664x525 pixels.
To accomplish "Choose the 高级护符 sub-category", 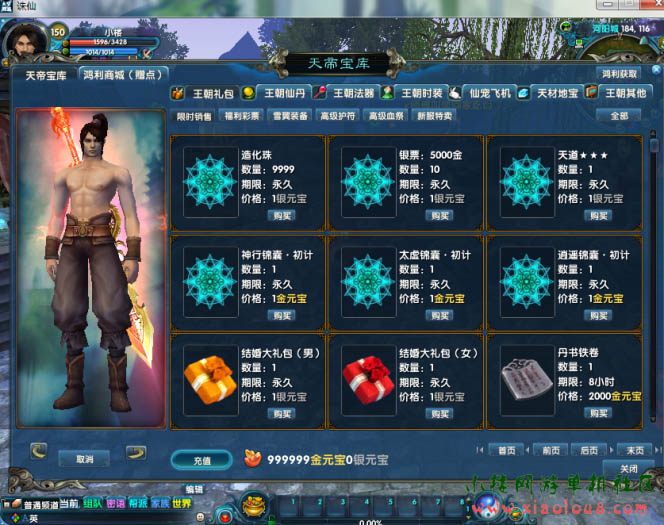I will coord(337,116).
